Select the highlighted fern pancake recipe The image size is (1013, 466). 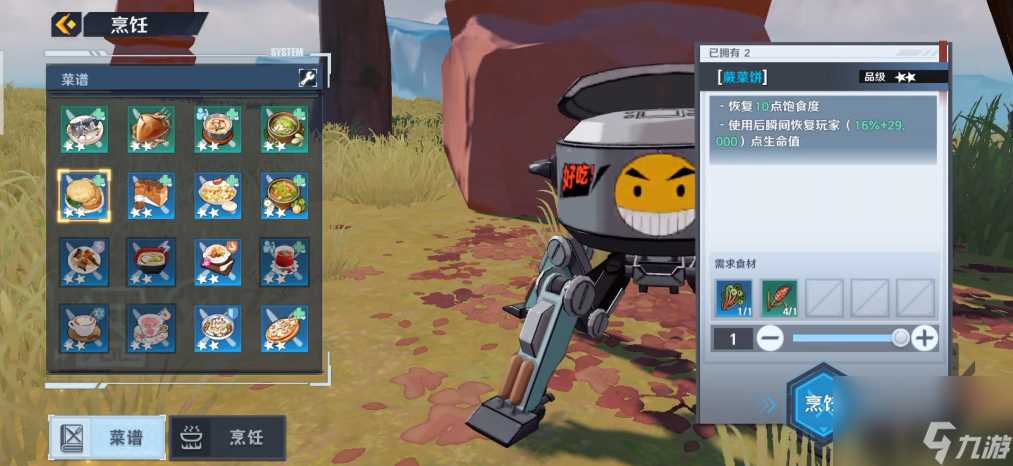coord(84,195)
